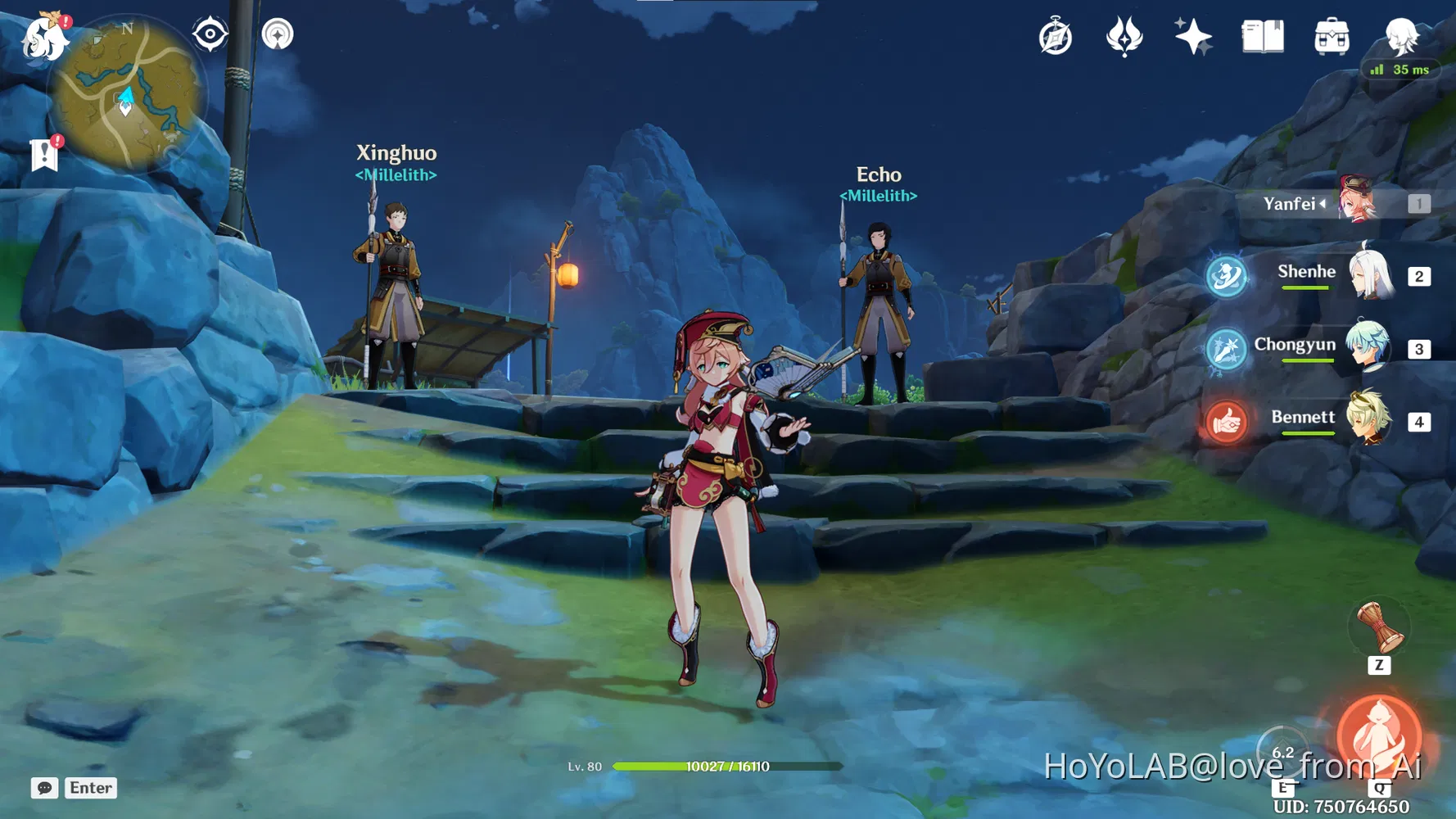The width and height of the screenshot is (1456, 819).
Task: Open the Paimon menu icon
Action: pyautogui.click(x=44, y=38)
